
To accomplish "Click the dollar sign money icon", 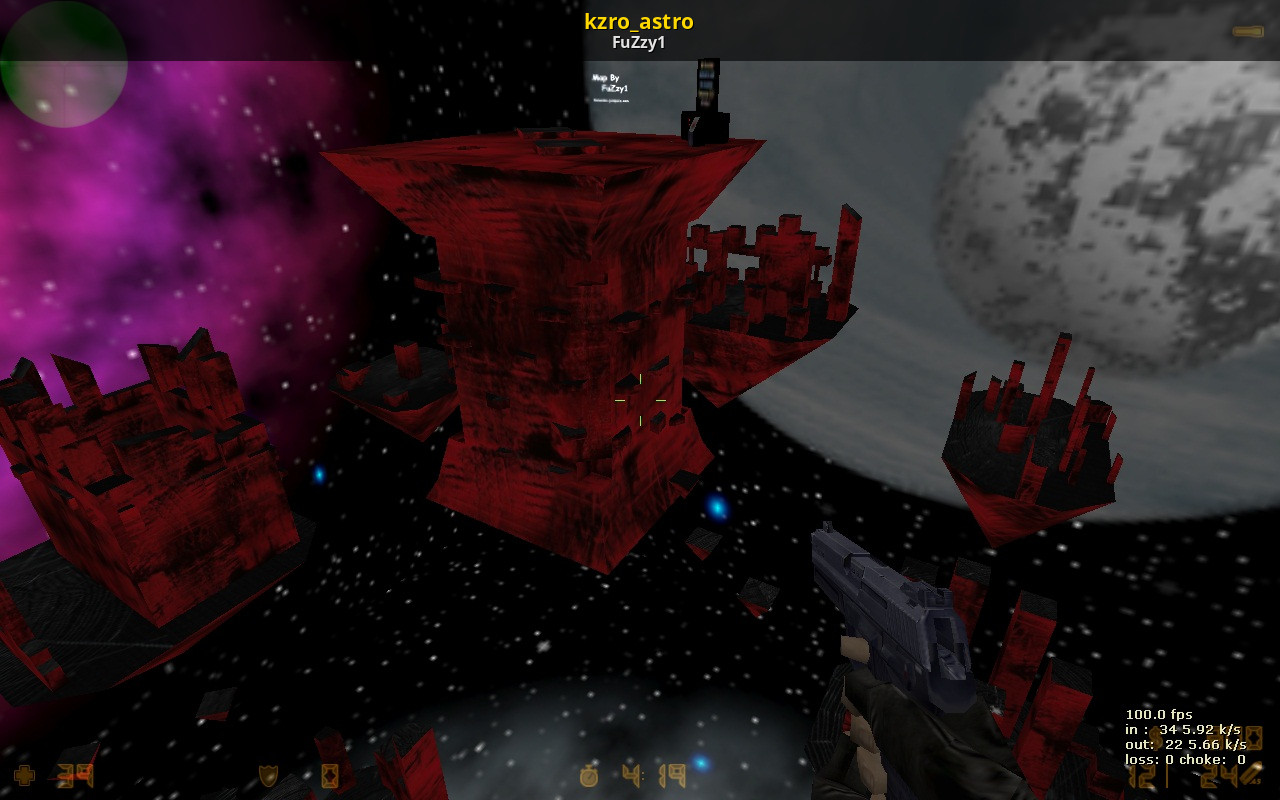I will click(1156, 737).
